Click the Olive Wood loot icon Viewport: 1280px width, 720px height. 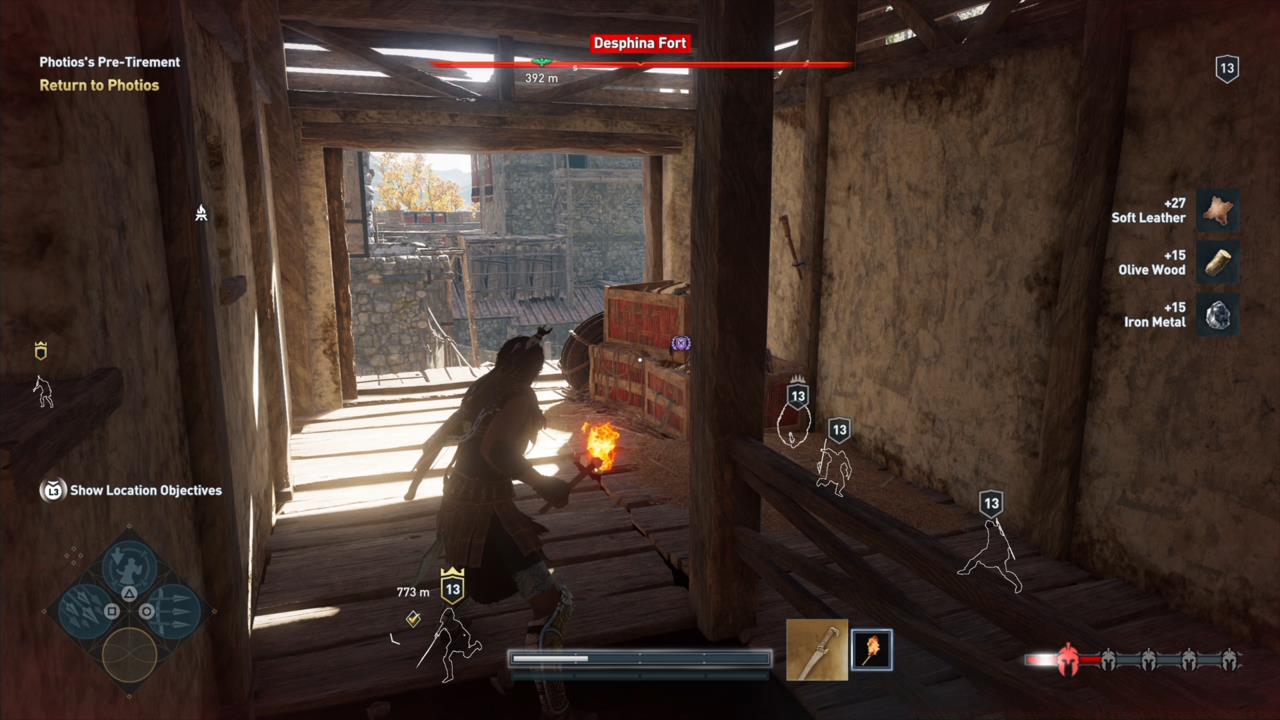pos(1218,262)
